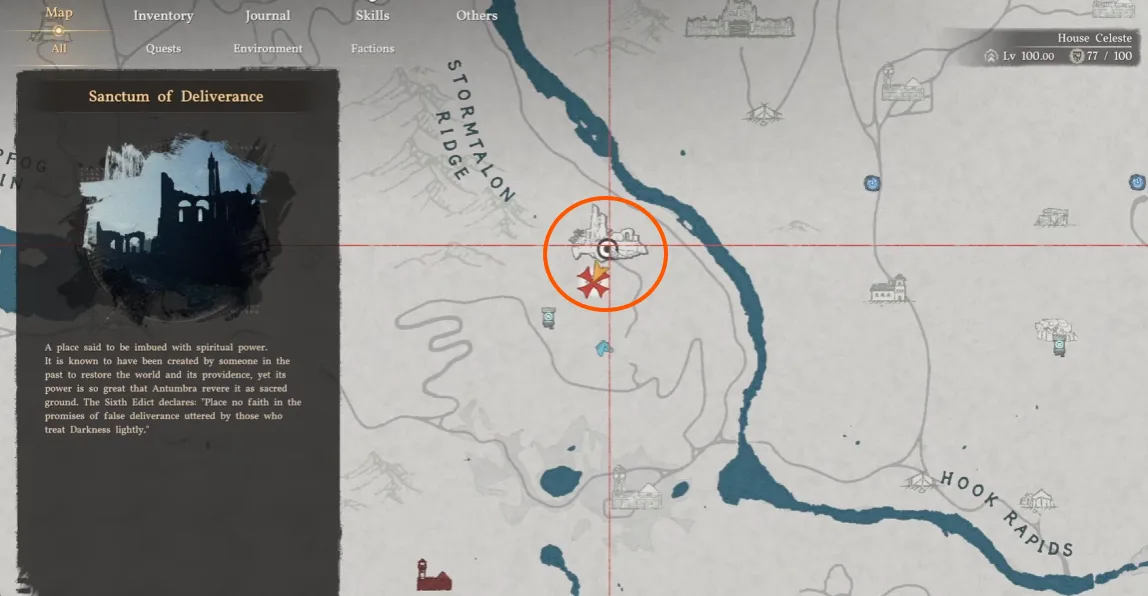This screenshot has height=596, width=1148.
Task: Filter the map by Quests
Action: click(x=163, y=49)
